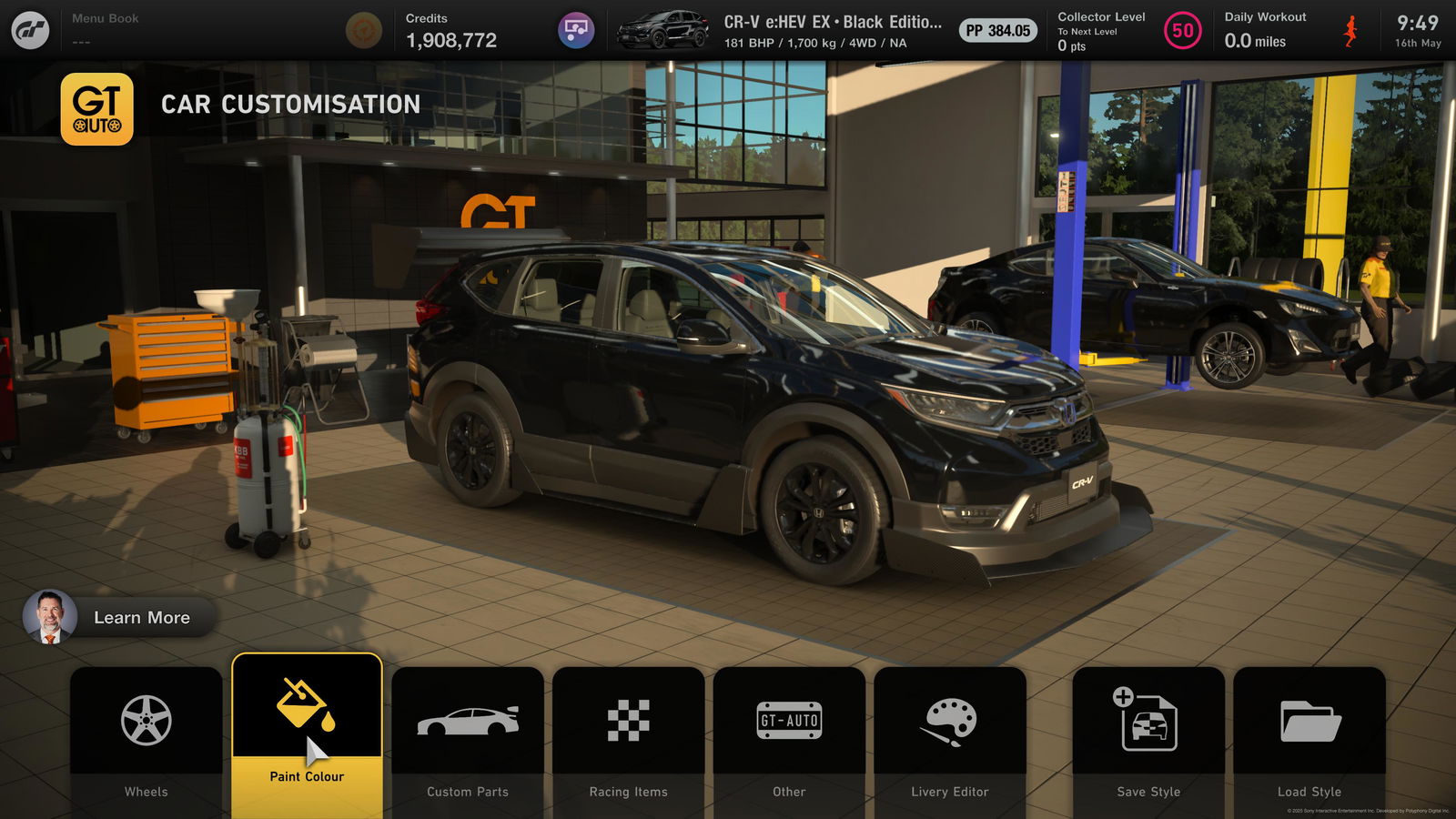Click the purple garage icon beside Credits
This screenshot has width=1456, height=819.
click(576, 30)
